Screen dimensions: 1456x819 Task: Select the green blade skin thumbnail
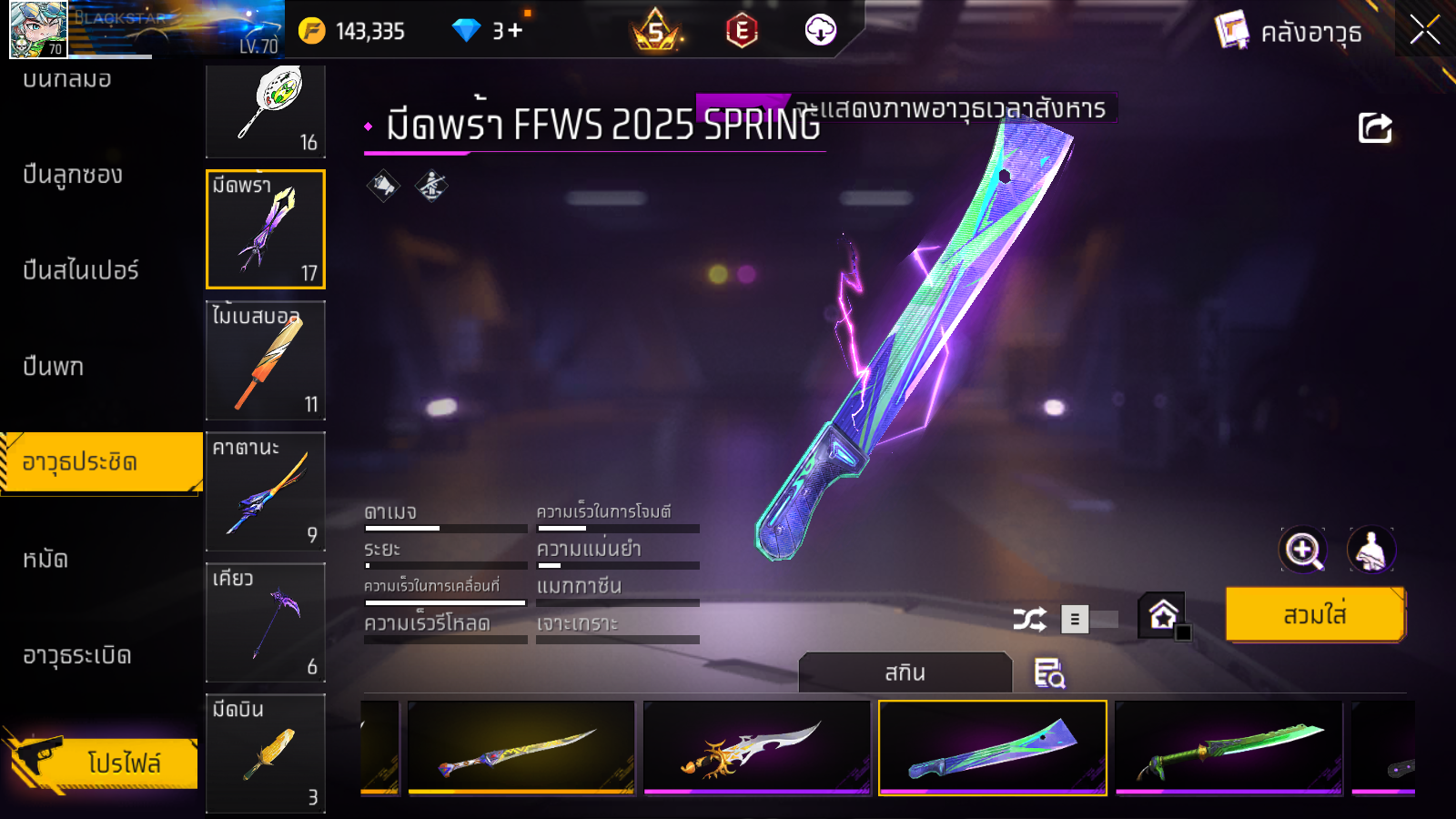click(x=1229, y=748)
